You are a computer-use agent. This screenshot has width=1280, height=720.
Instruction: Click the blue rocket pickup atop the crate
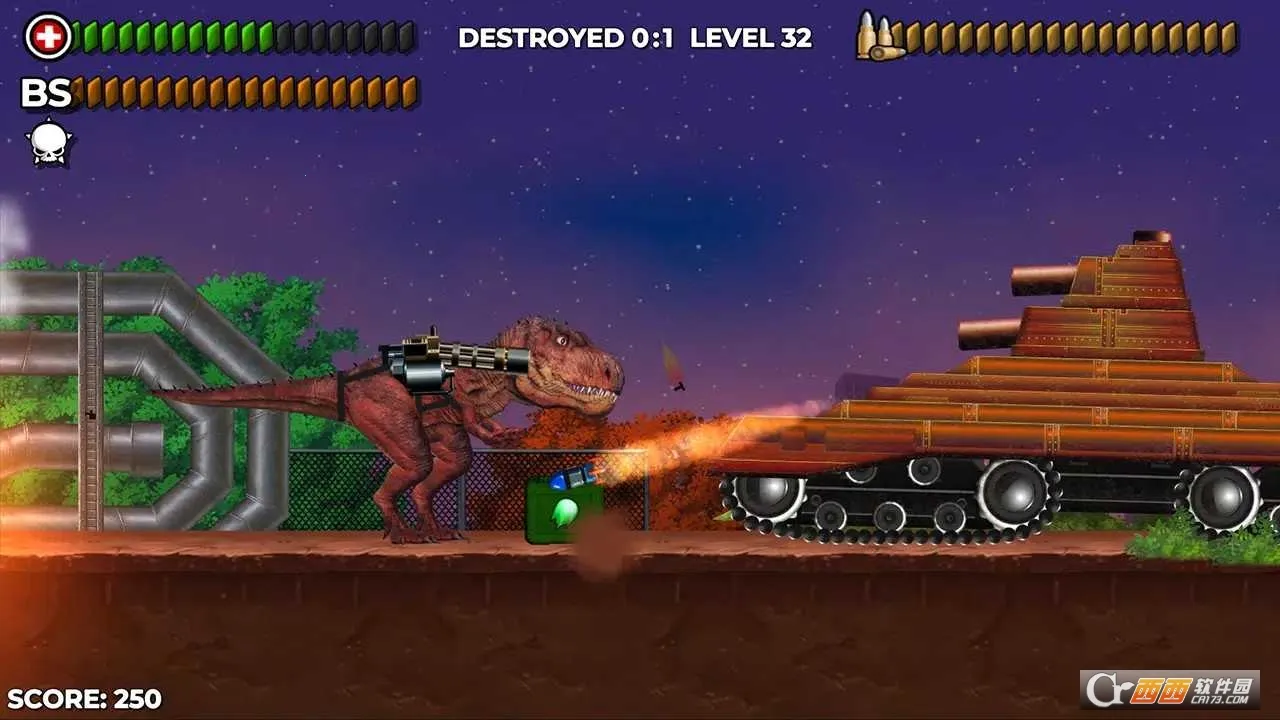click(570, 477)
